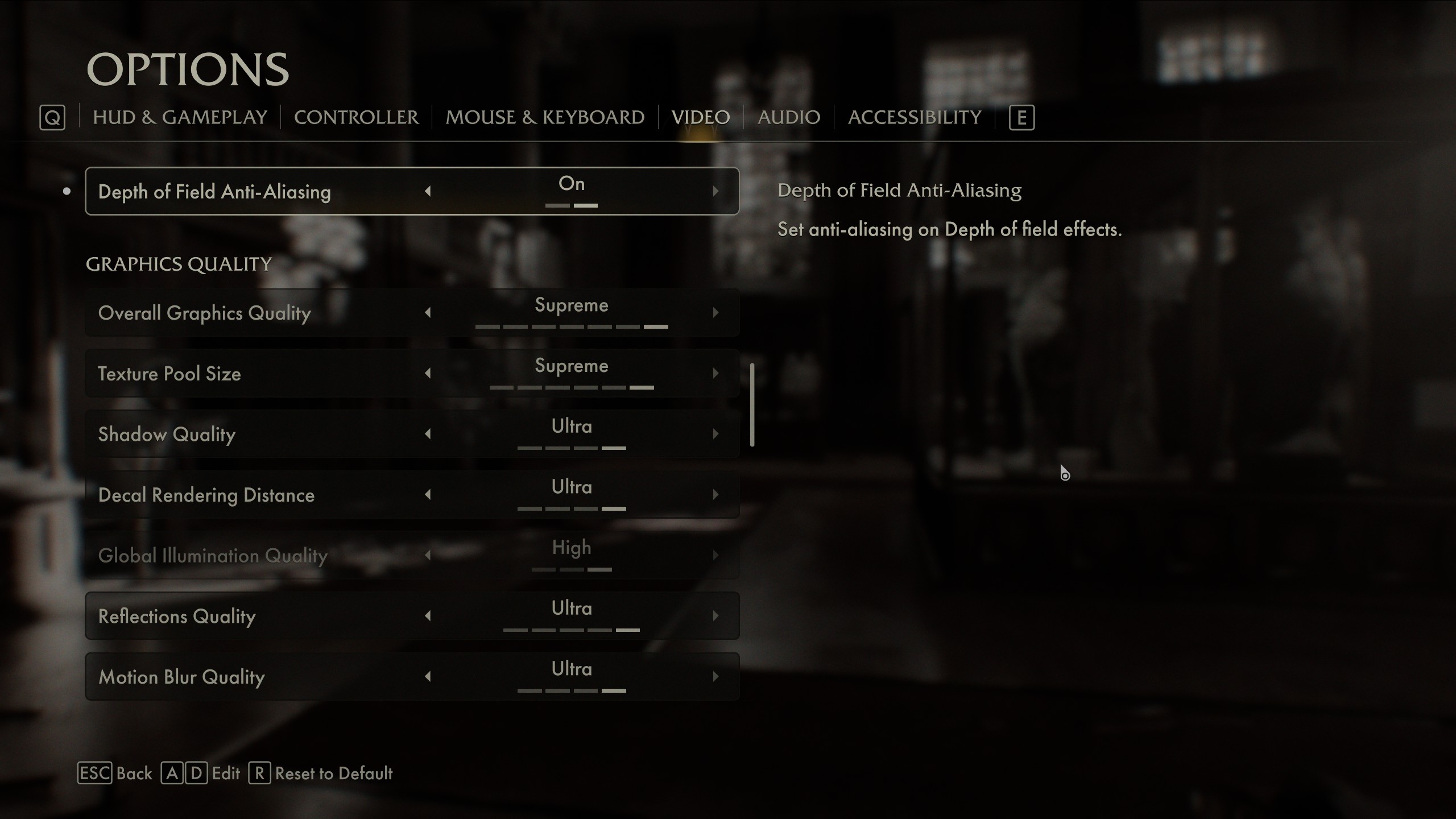Image resolution: width=1456 pixels, height=819 pixels.
Task: Click the settings list scrollbar
Action: [x=752, y=405]
